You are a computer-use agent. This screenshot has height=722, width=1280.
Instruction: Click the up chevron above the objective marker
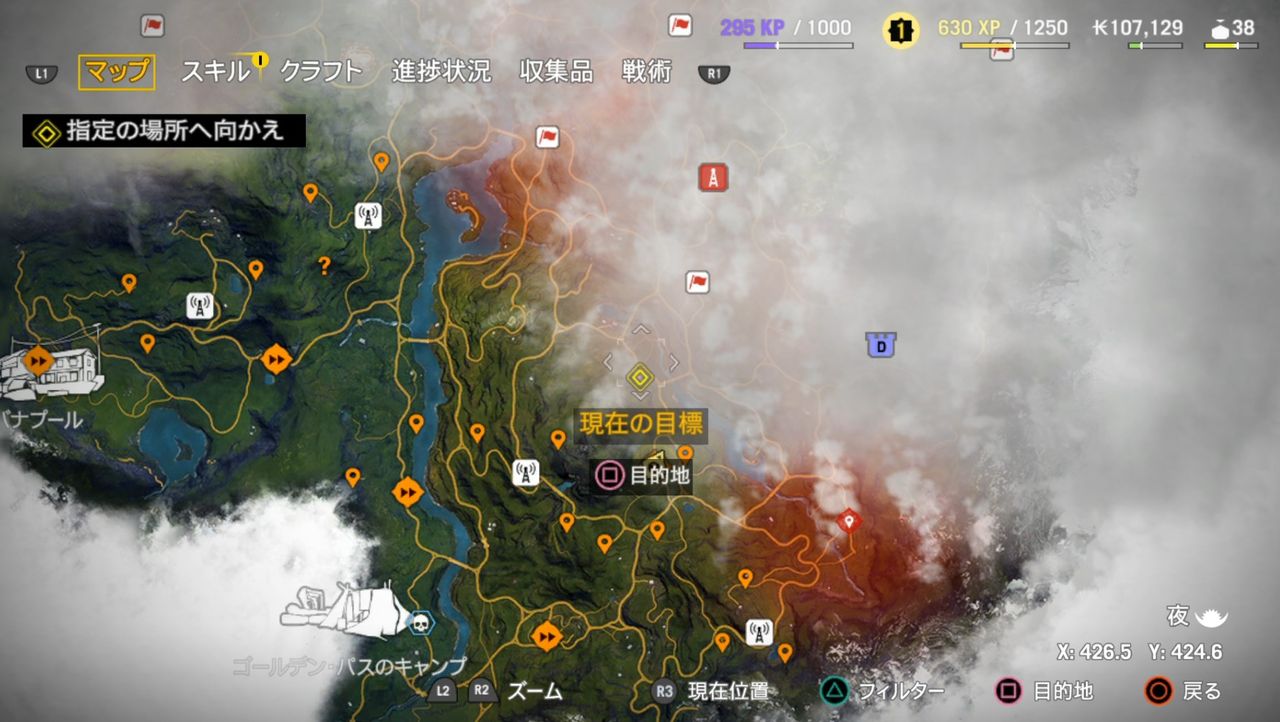(638, 331)
